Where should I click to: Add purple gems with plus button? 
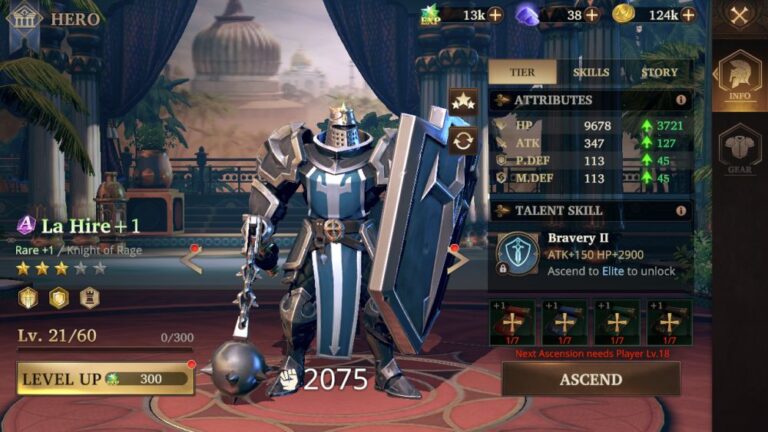coord(592,14)
